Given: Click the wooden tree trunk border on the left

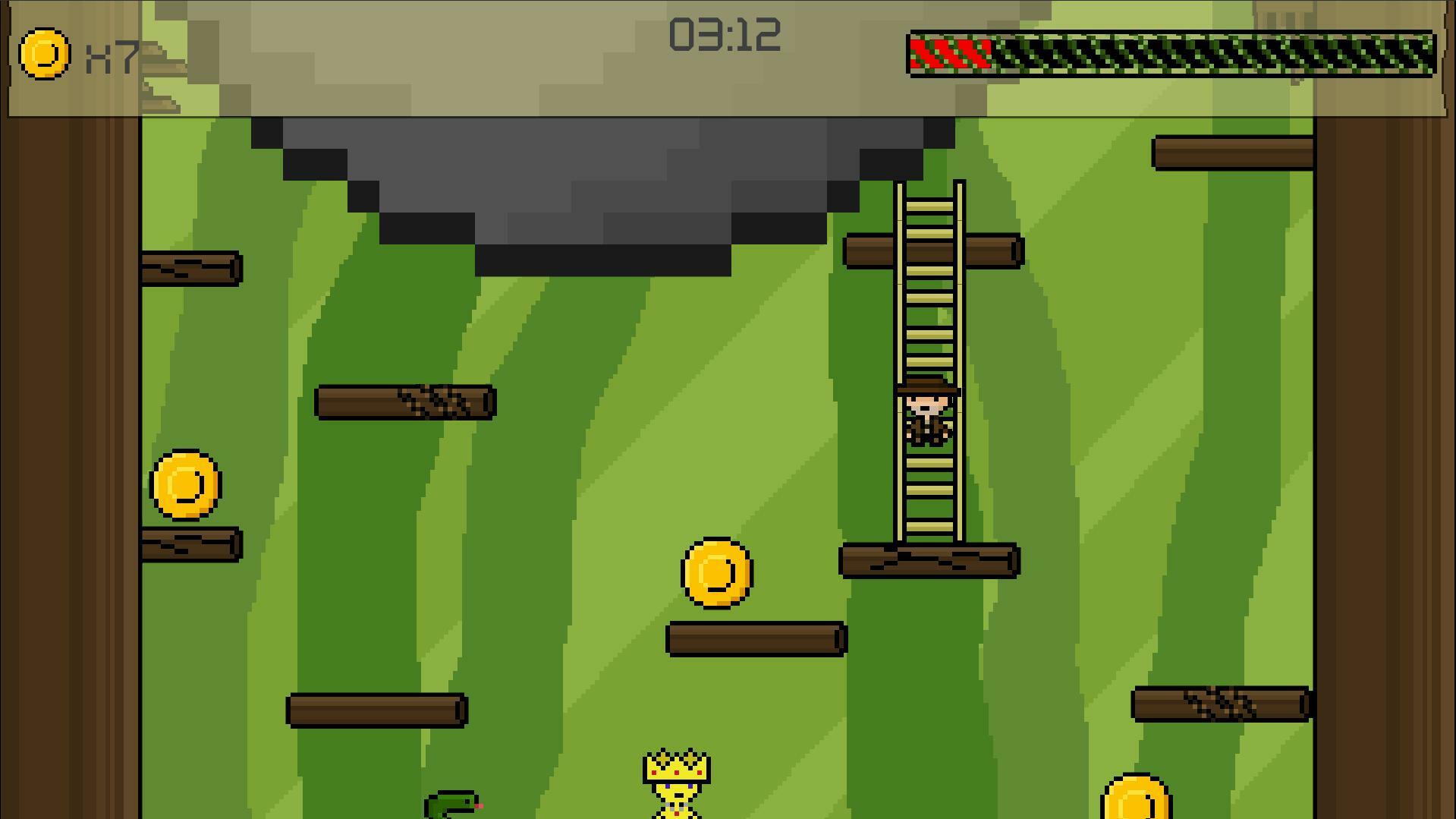Looking at the screenshot, I should (x=68, y=455).
